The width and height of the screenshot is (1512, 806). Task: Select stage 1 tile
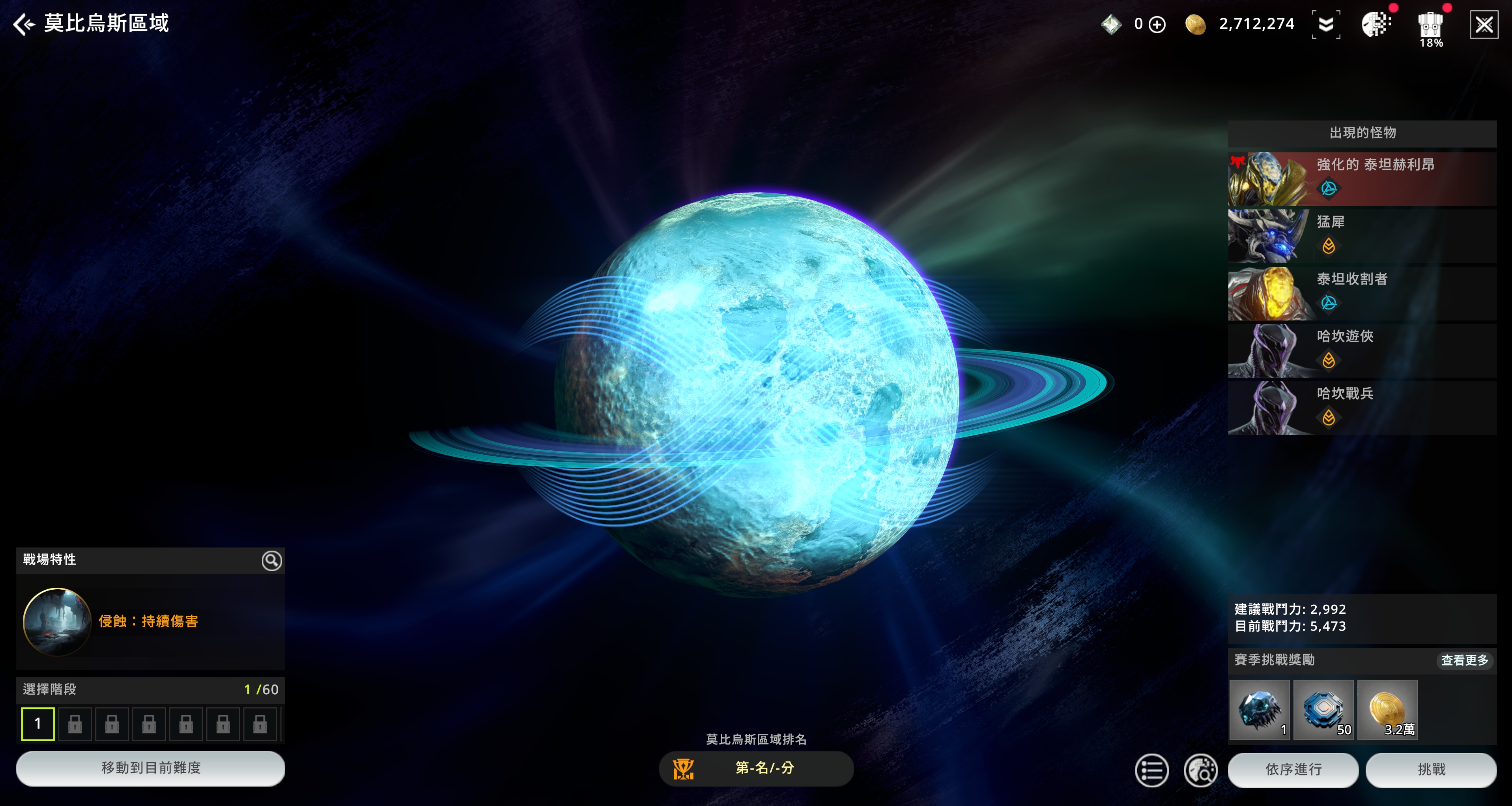[x=38, y=724]
